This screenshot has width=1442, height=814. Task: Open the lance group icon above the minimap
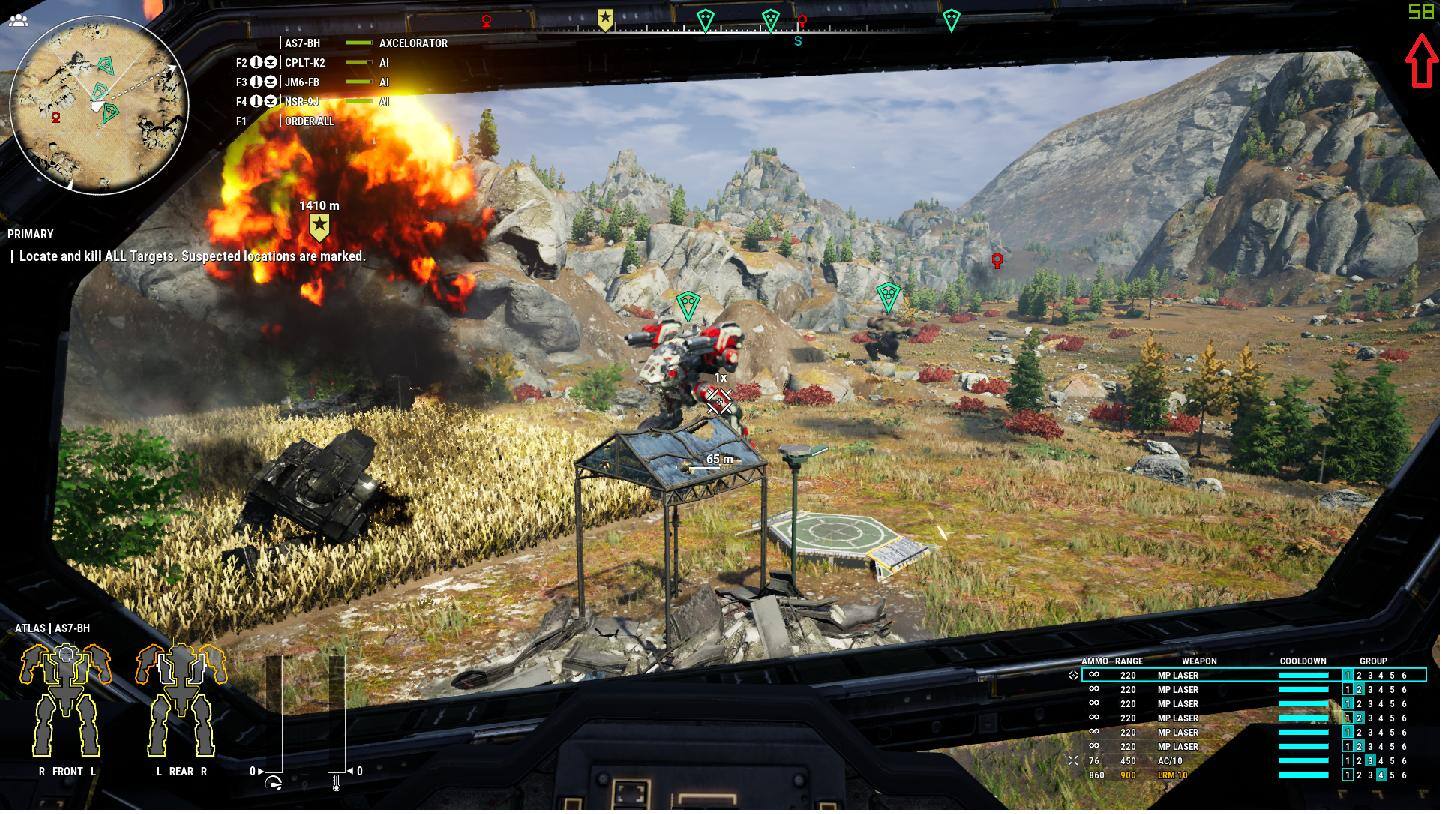[17, 19]
